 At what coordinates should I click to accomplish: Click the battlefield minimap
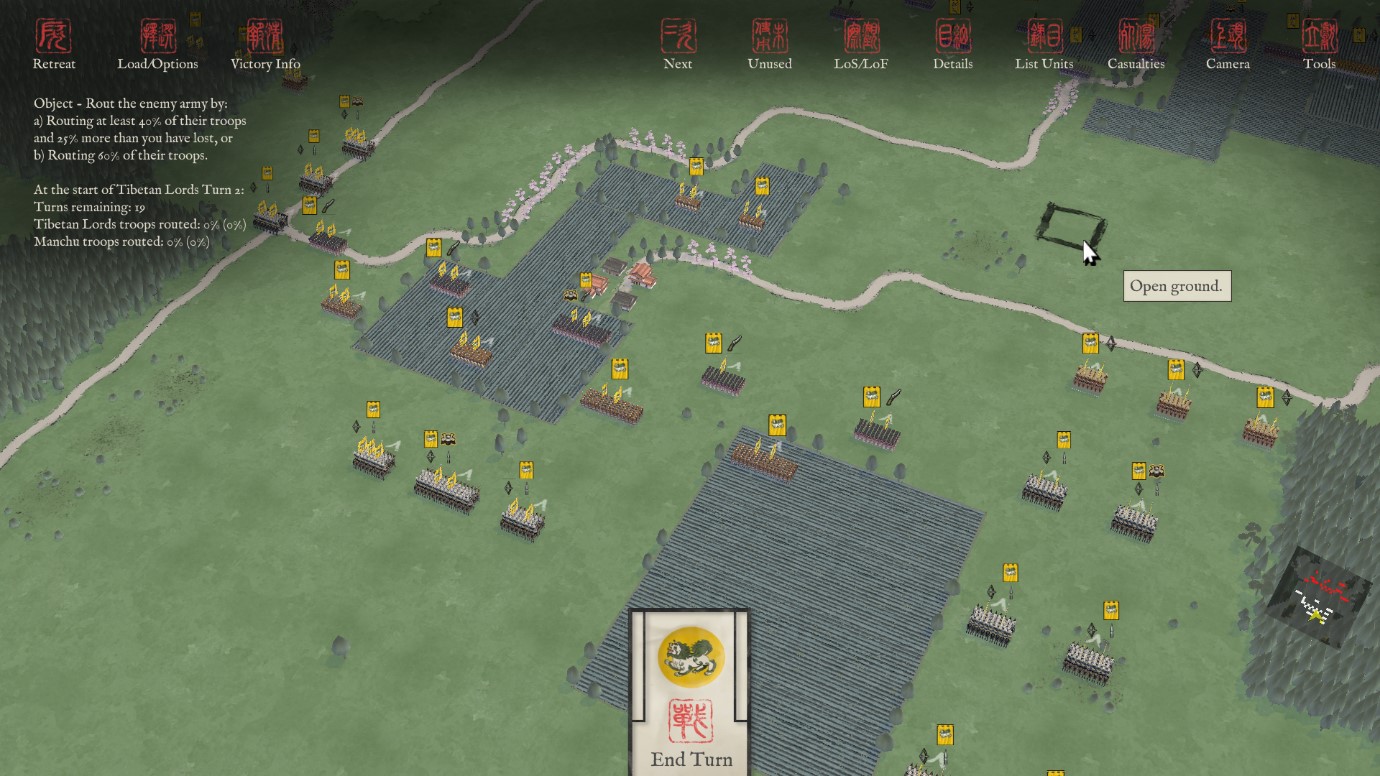click(x=1319, y=596)
